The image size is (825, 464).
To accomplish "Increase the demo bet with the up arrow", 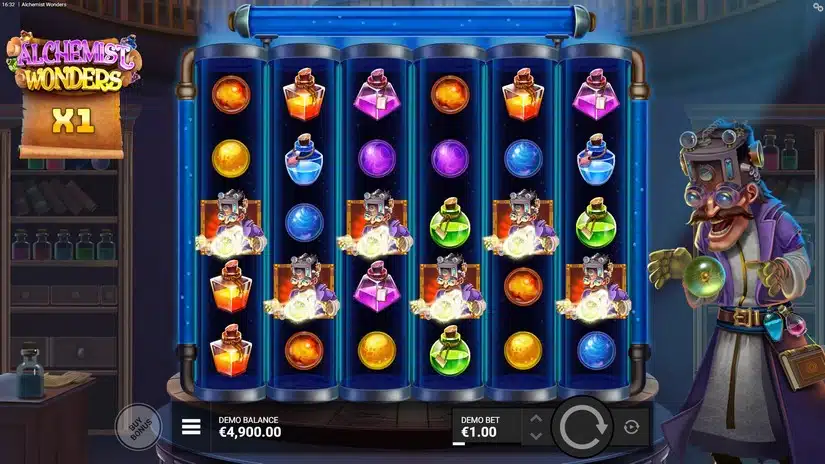I will (536, 418).
